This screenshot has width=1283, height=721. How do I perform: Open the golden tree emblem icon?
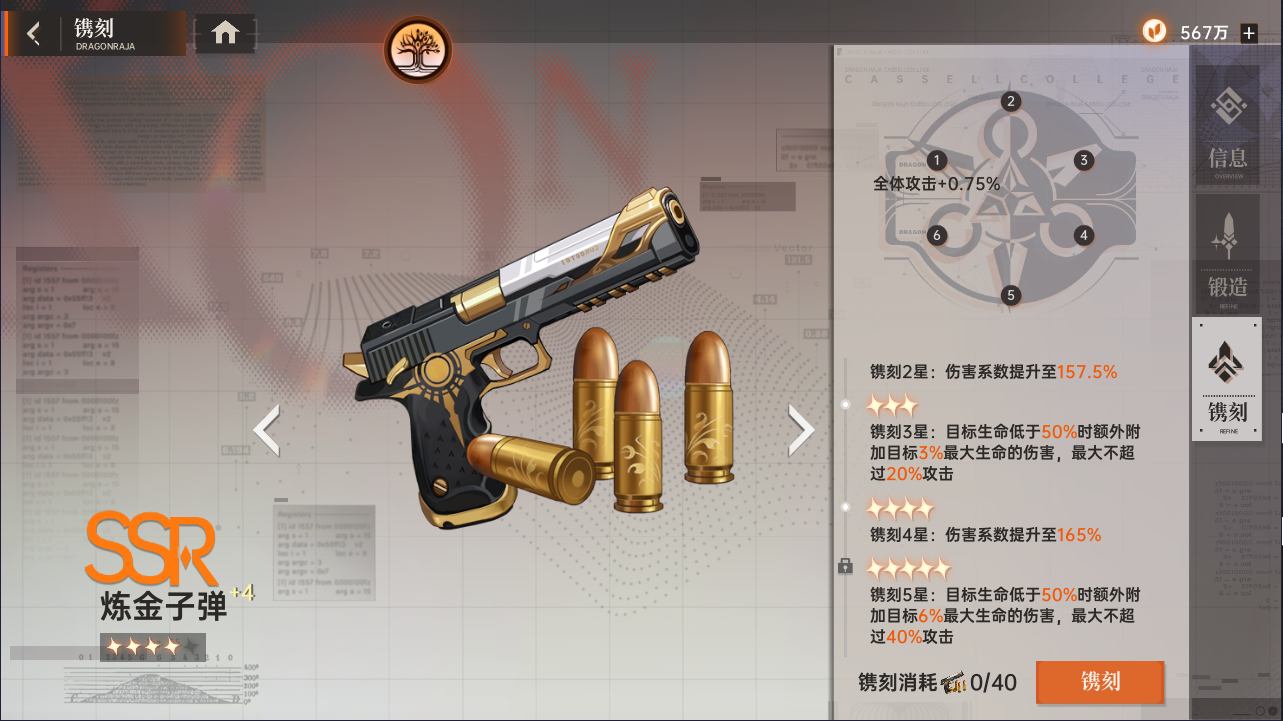point(418,50)
